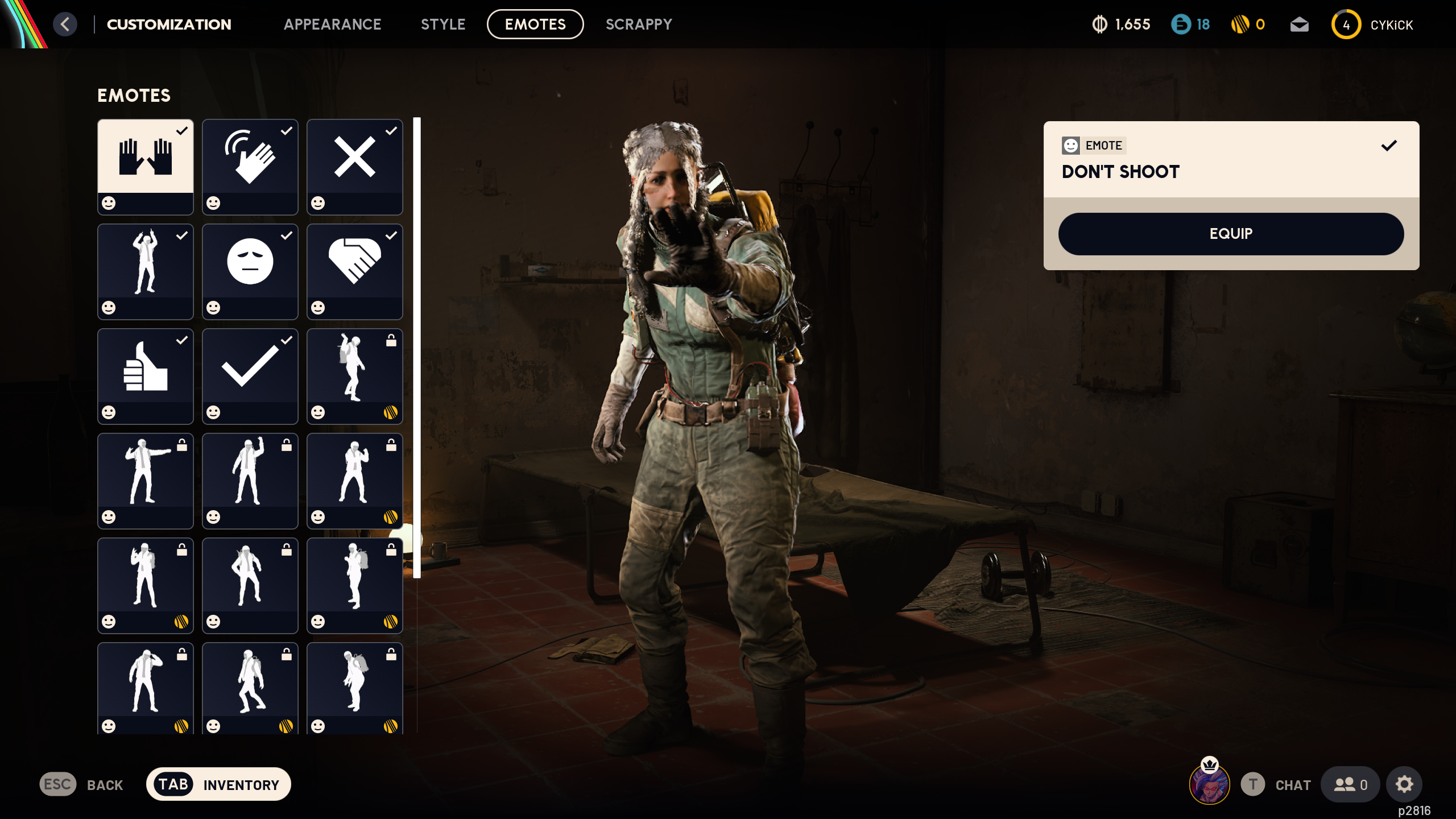The width and height of the screenshot is (1456, 819).
Task: Click the Equip button
Action: [1231, 233]
